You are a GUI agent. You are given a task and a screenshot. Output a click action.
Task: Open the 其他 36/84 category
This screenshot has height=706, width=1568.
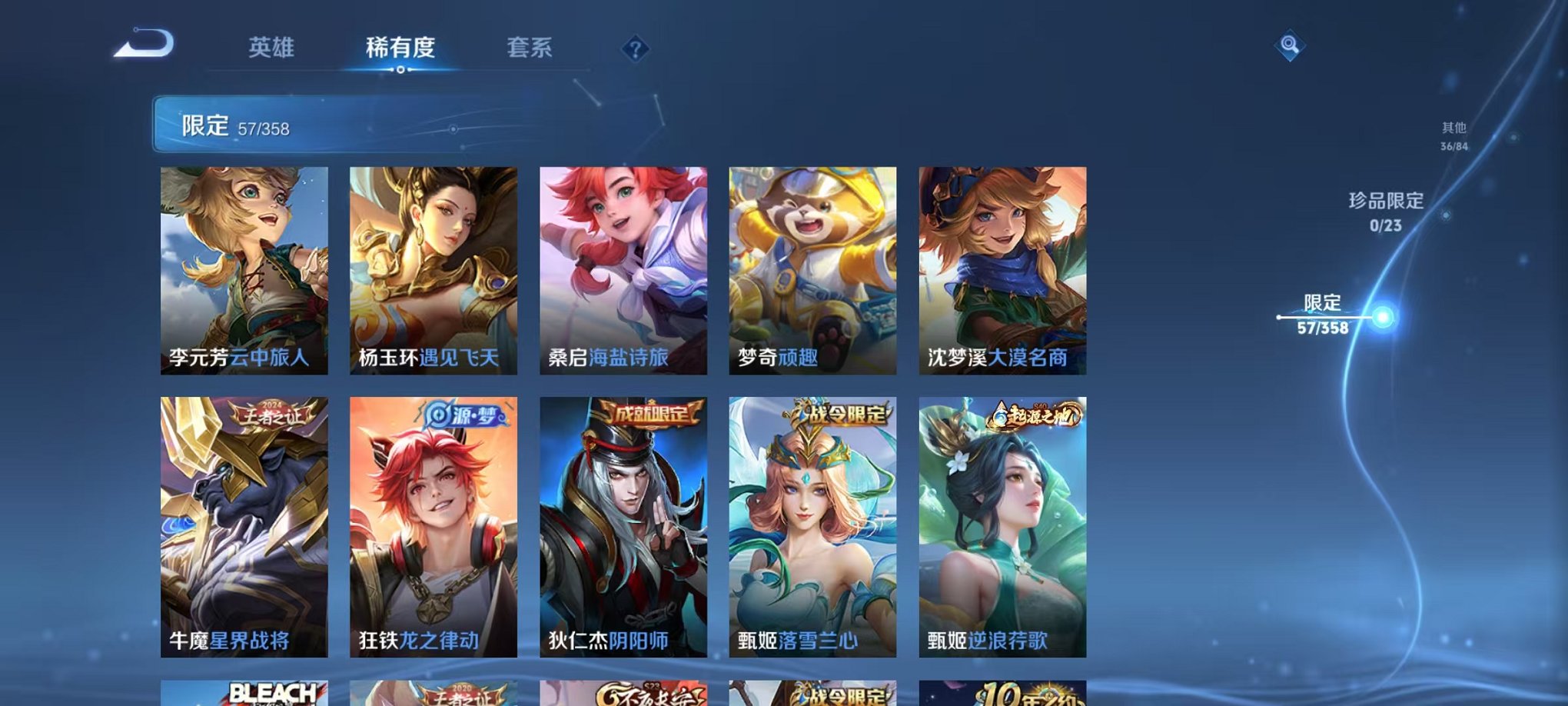[1453, 138]
